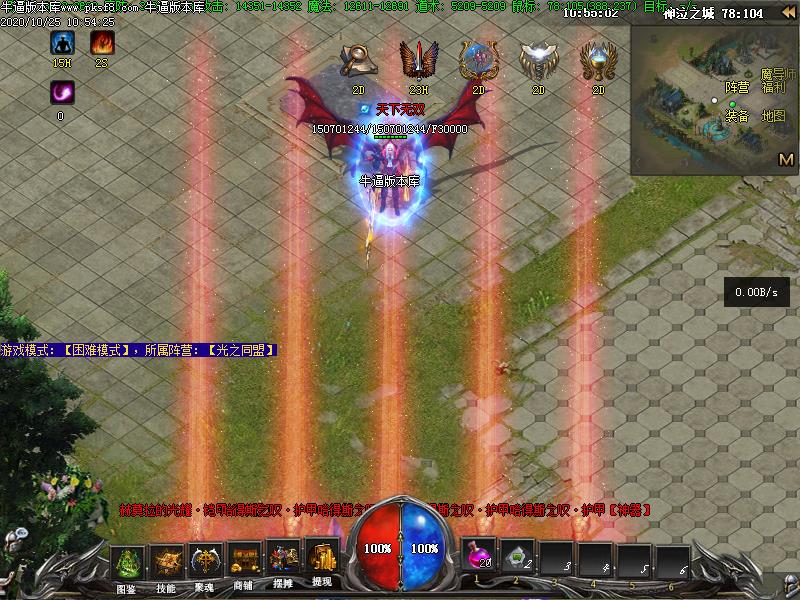This screenshot has height=600, width=800.
Task: Click the magnifying glass buff icon
Action: pyautogui.click(x=359, y=60)
